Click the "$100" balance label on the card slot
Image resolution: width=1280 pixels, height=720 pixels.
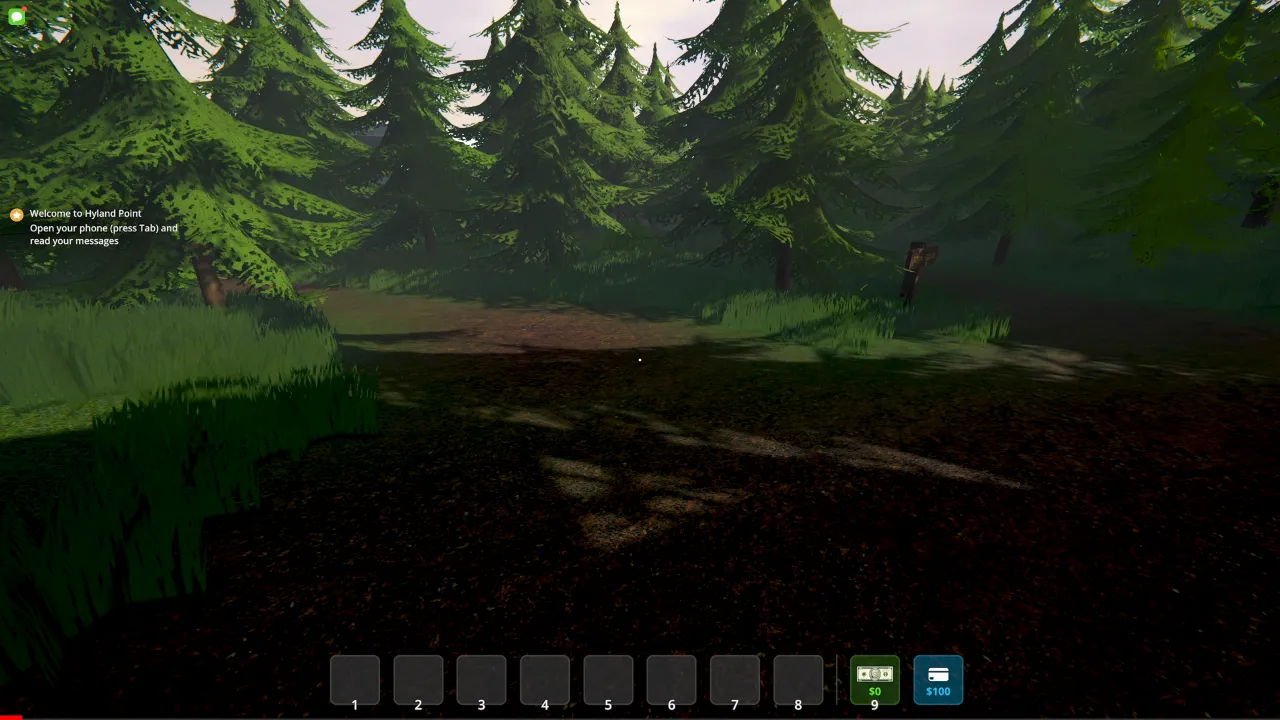pyautogui.click(x=938, y=691)
